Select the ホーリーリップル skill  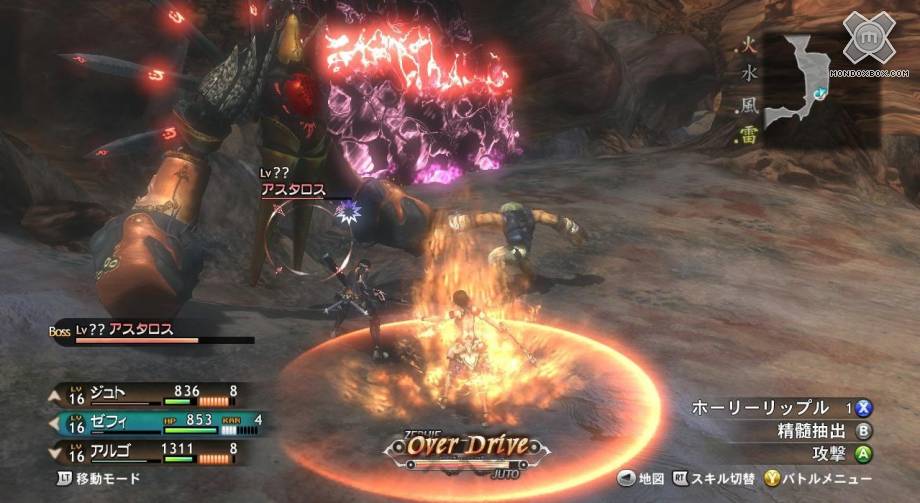coord(762,408)
